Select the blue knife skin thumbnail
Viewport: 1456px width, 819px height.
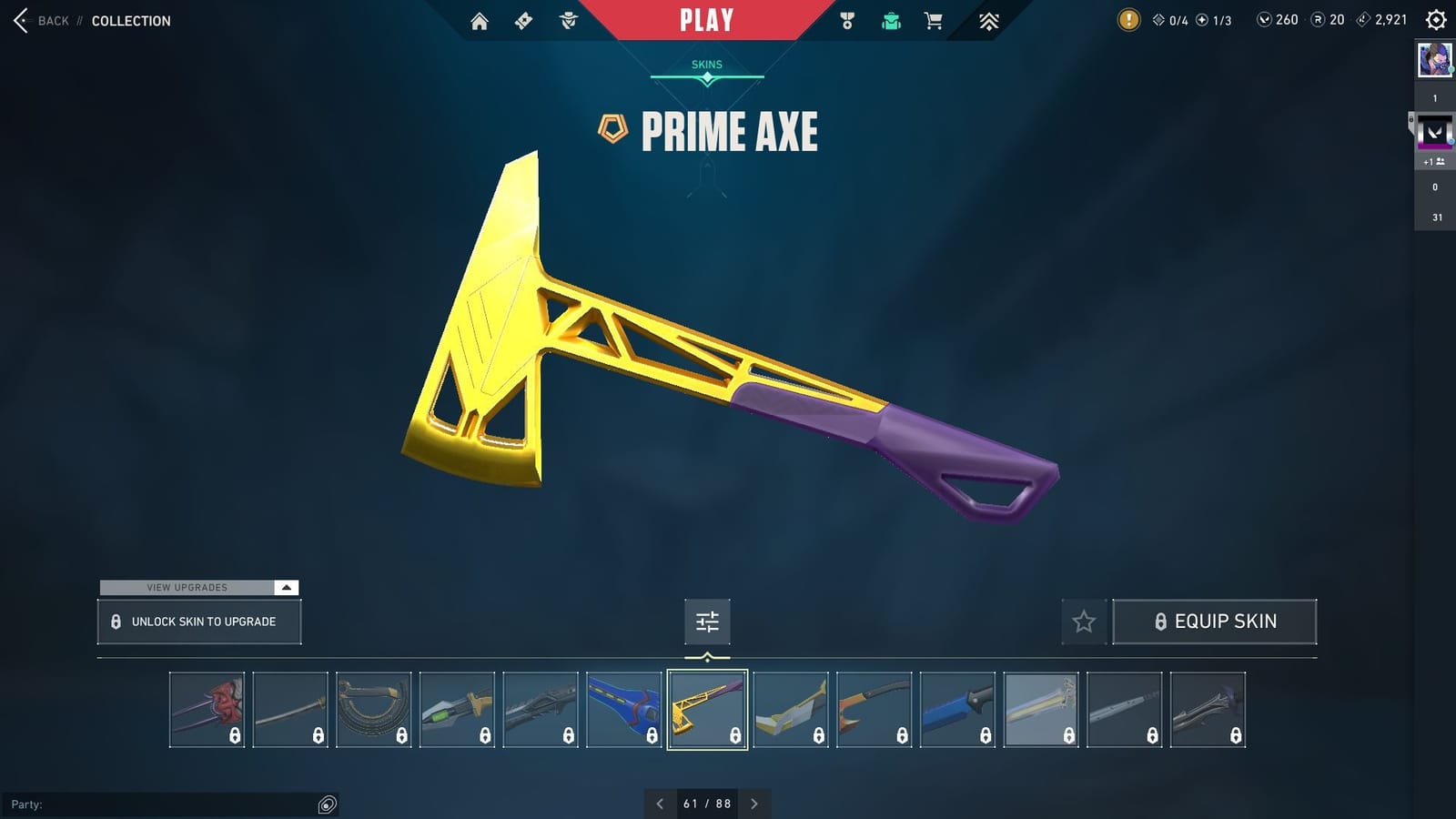point(957,708)
